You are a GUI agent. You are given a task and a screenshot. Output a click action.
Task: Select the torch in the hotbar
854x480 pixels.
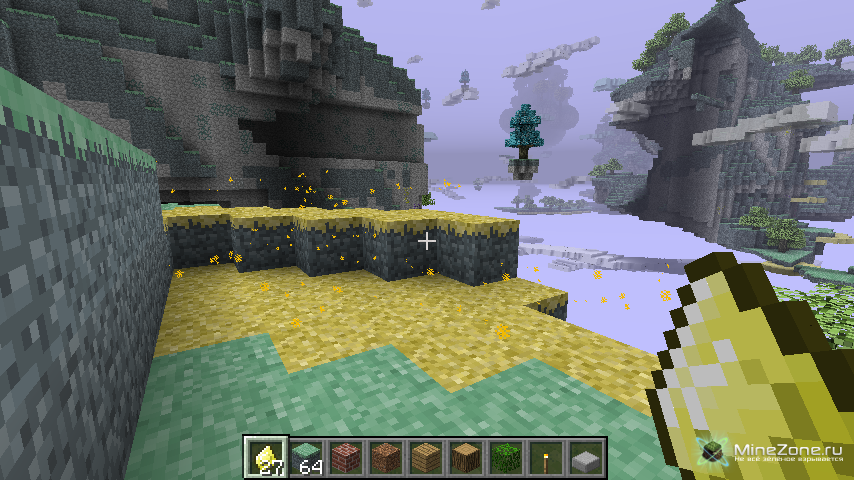(546, 457)
